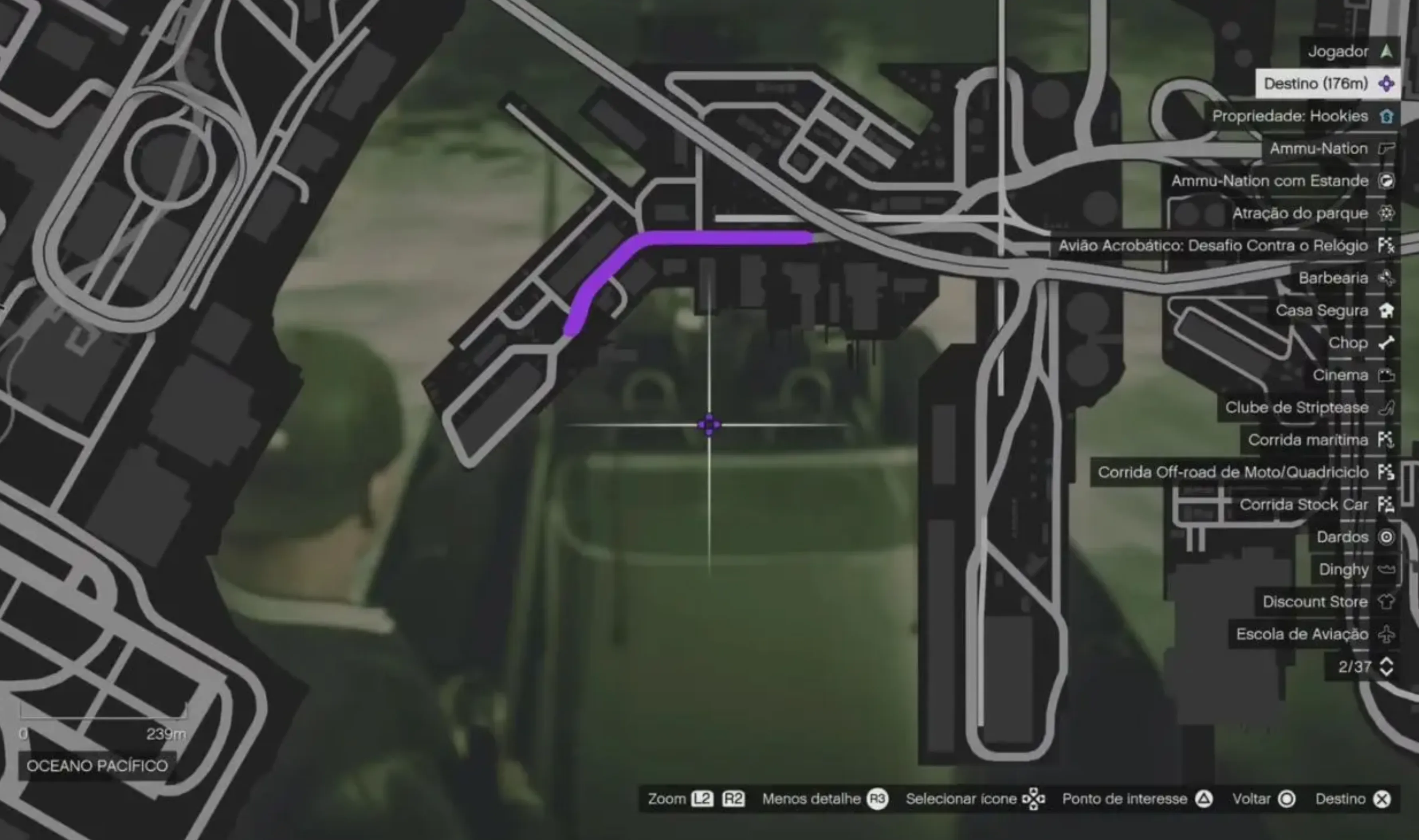1419x840 pixels.
Task: Collapse map detail via Menos detalhe R3
Action: [x=877, y=799]
